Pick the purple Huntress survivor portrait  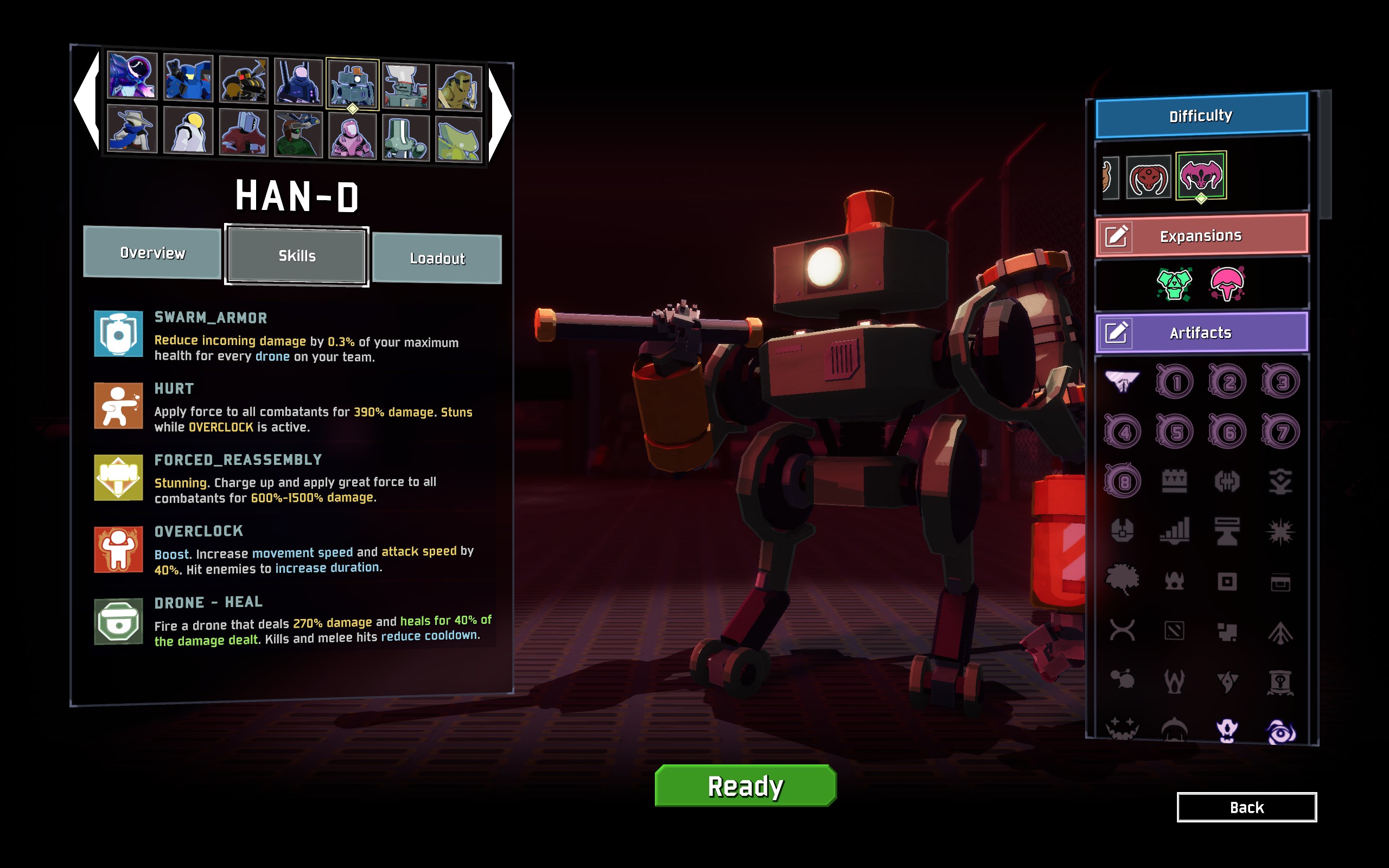click(x=132, y=75)
